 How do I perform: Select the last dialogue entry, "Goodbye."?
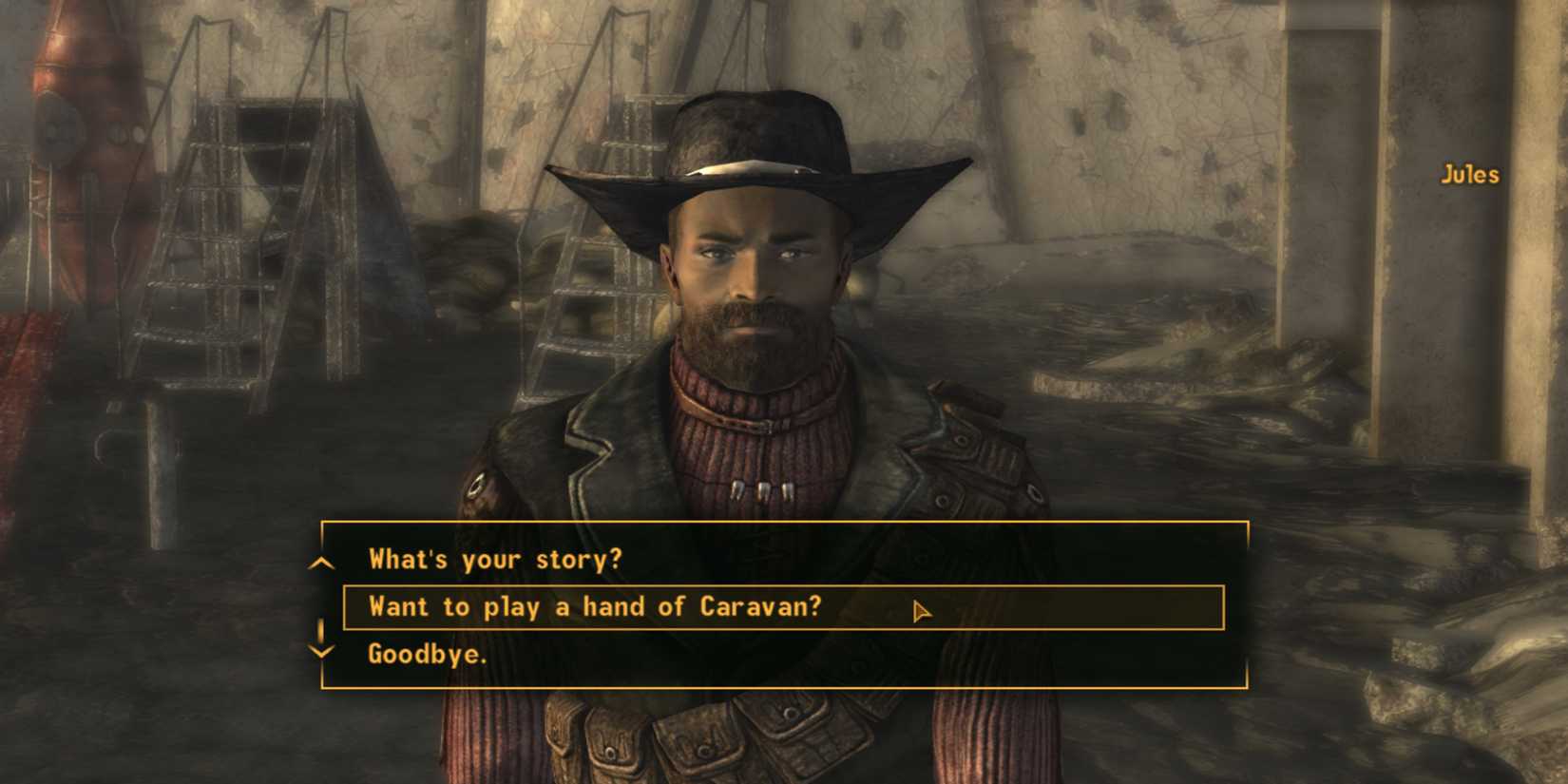(428, 654)
